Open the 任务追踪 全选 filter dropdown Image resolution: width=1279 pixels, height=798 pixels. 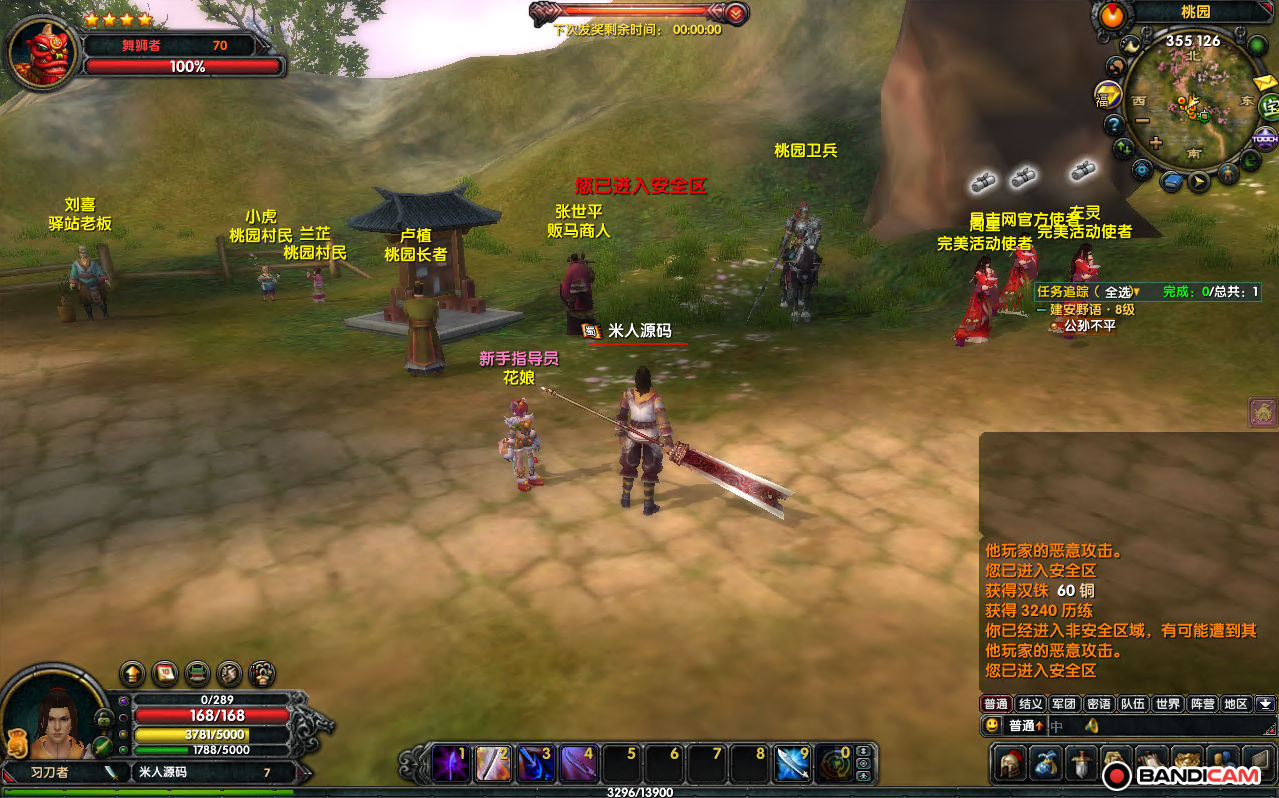pyautogui.click(x=1136, y=292)
